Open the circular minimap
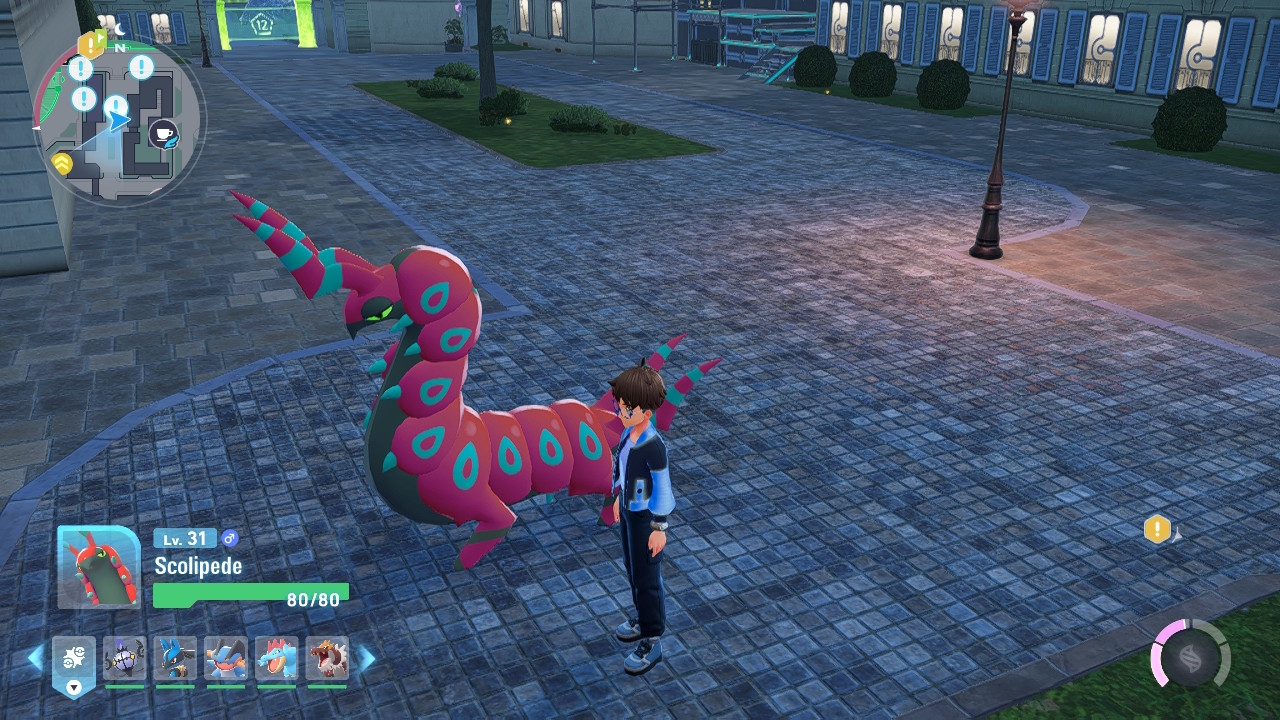Screen dimensions: 1280x720 click(x=119, y=120)
